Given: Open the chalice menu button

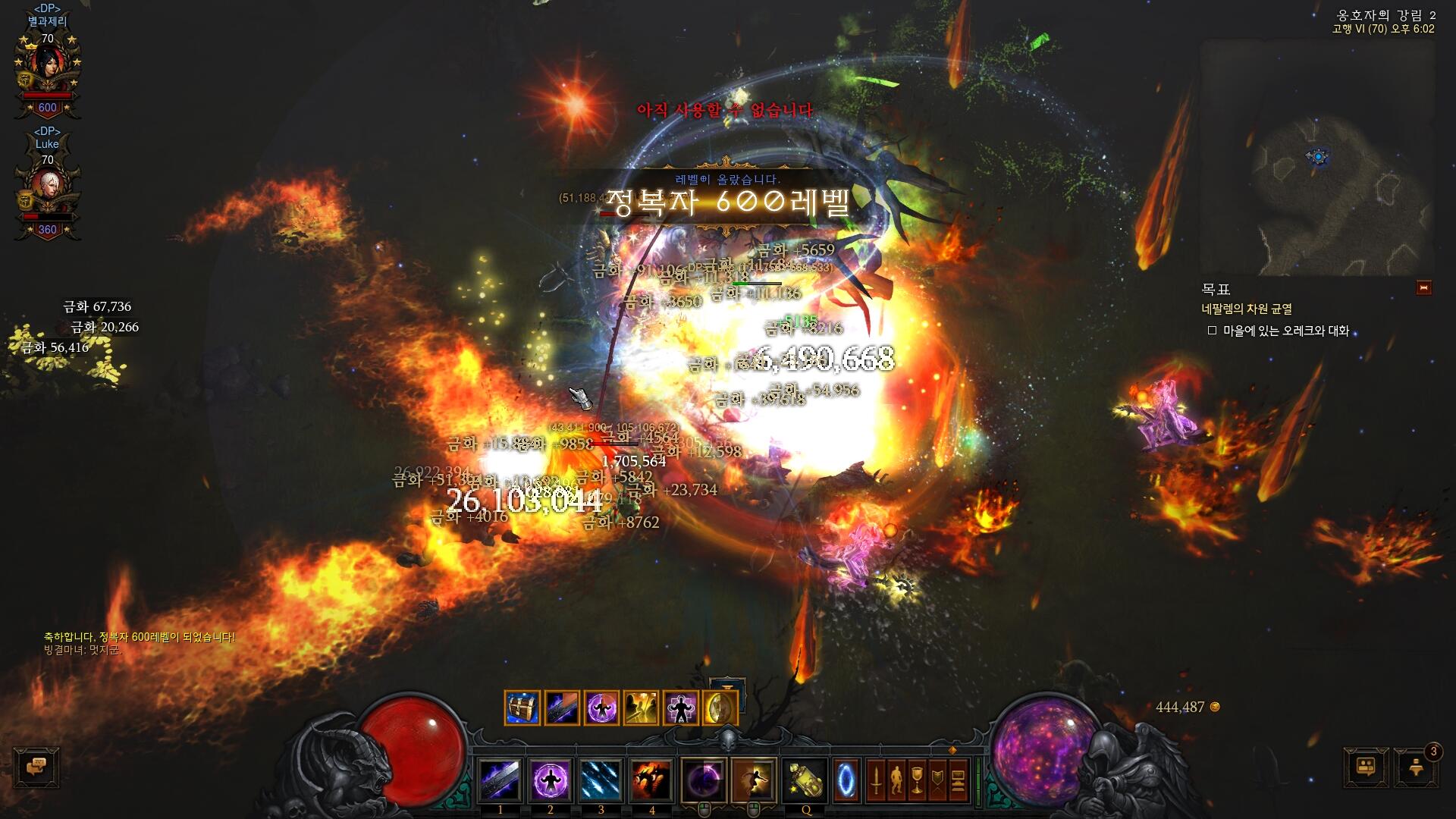Looking at the screenshot, I should [x=917, y=780].
